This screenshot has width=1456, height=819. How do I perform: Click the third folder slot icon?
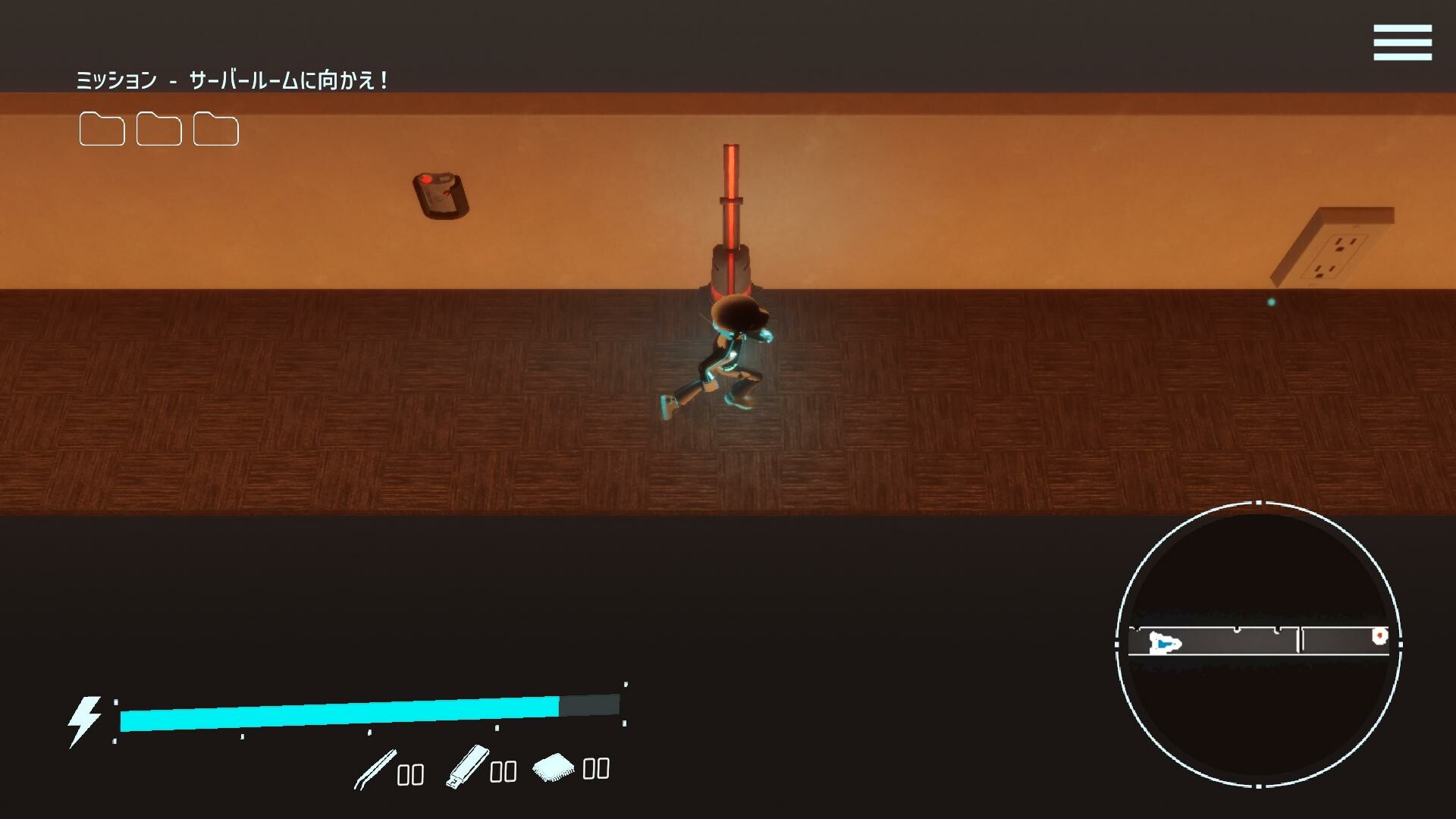point(216,130)
